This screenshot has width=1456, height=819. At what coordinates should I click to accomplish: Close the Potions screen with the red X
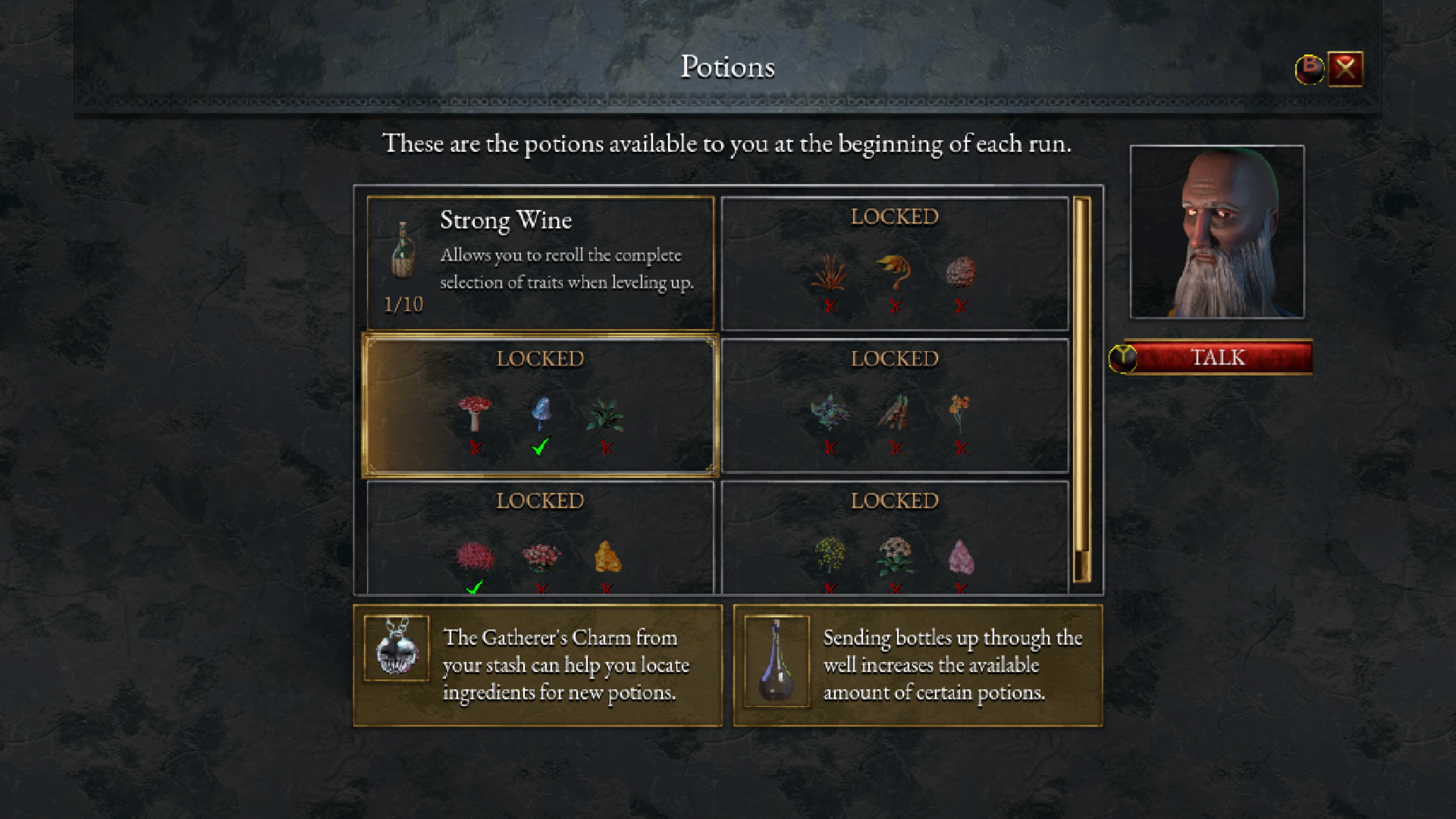pyautogui.click(x=1345, y=69)
